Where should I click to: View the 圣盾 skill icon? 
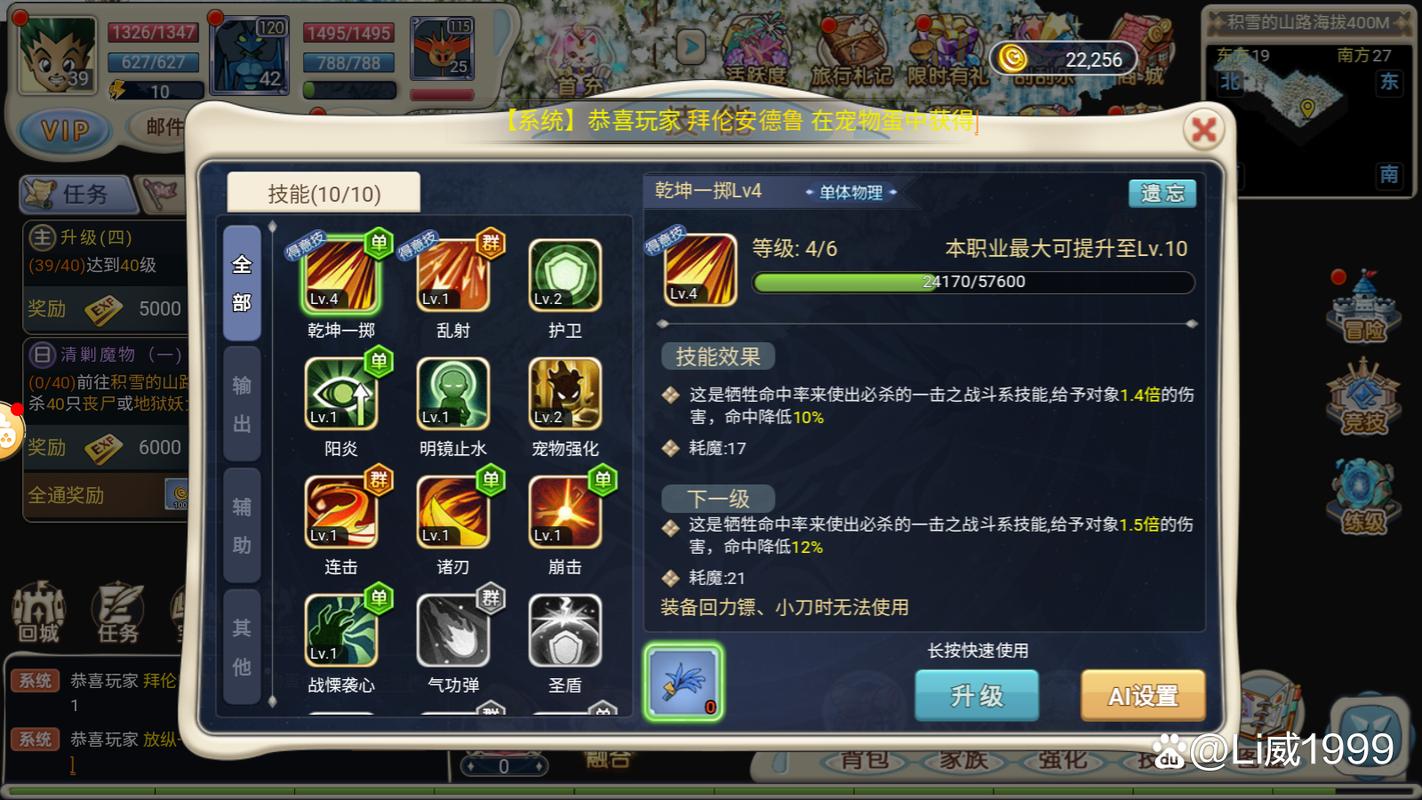pos(565,630)
